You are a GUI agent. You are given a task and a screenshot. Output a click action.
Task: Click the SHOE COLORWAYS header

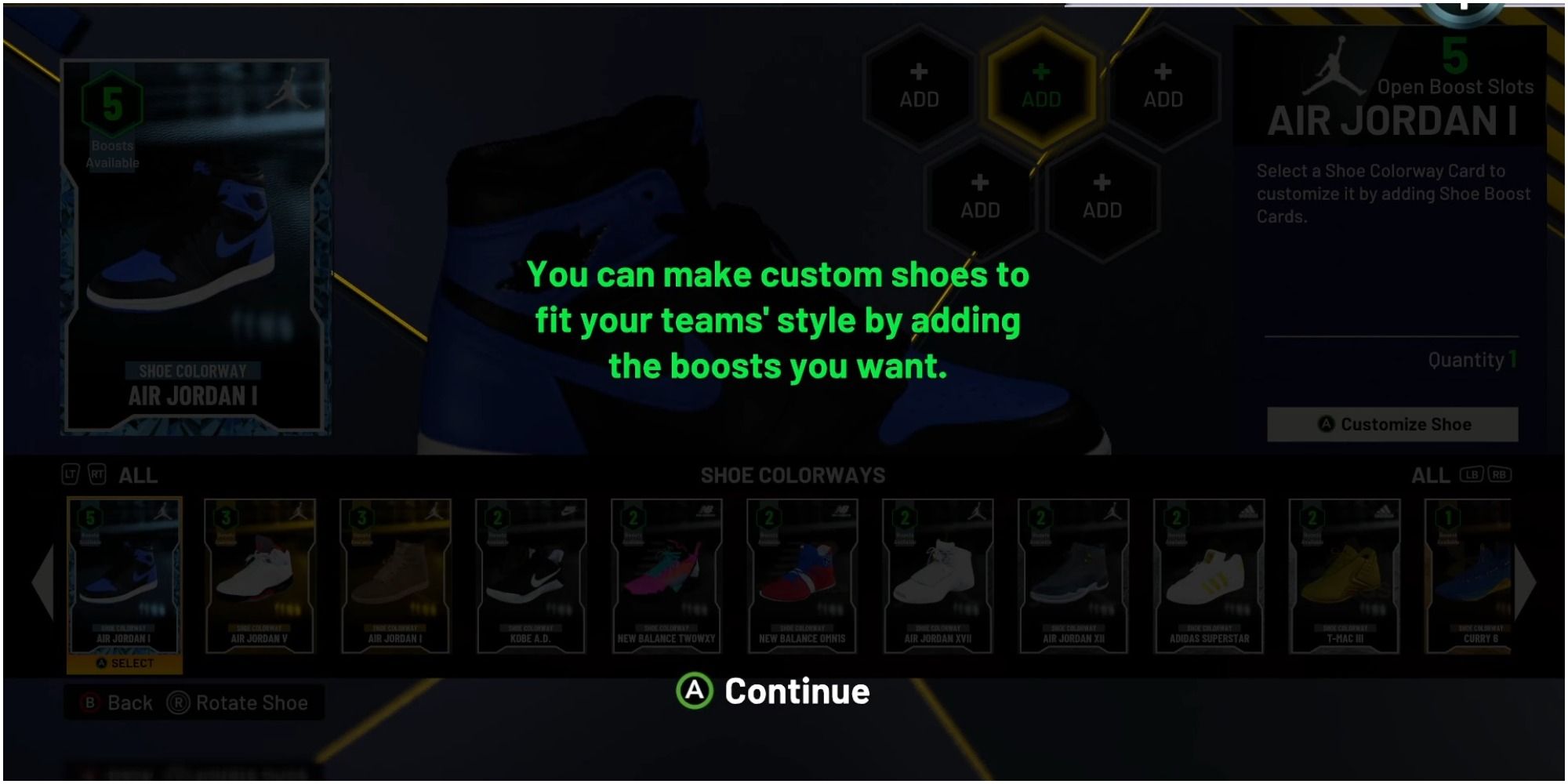(x=793, y=475)
